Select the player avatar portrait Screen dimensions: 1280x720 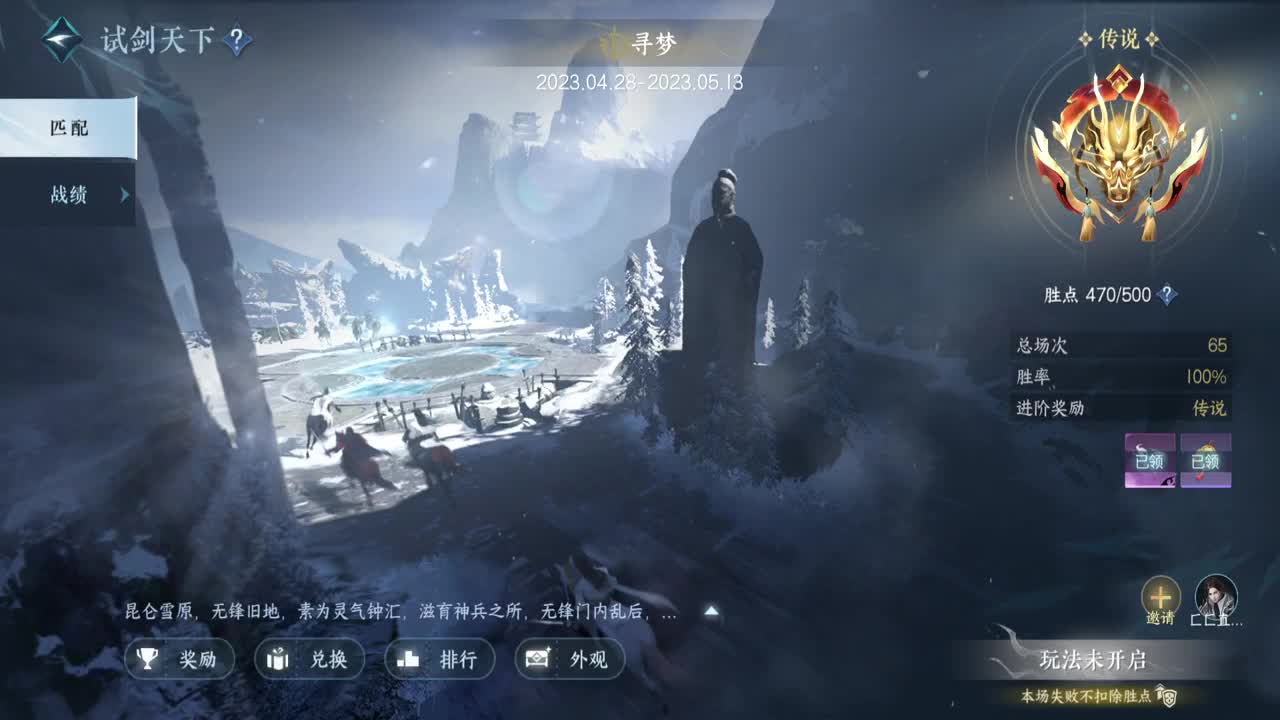[x=1216, y=597]
